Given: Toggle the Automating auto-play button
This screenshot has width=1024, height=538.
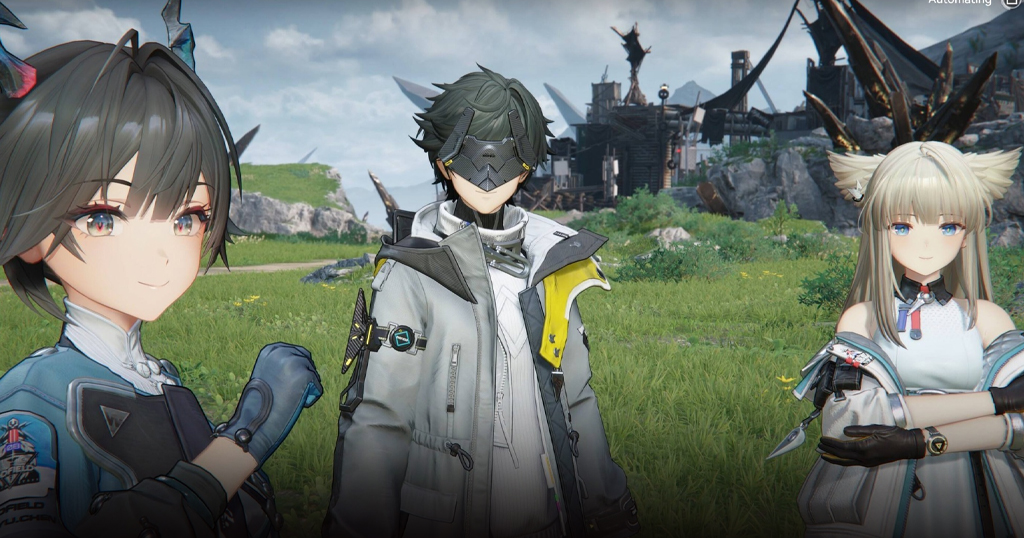Looking at the screenshot, I should (1010, 3).
